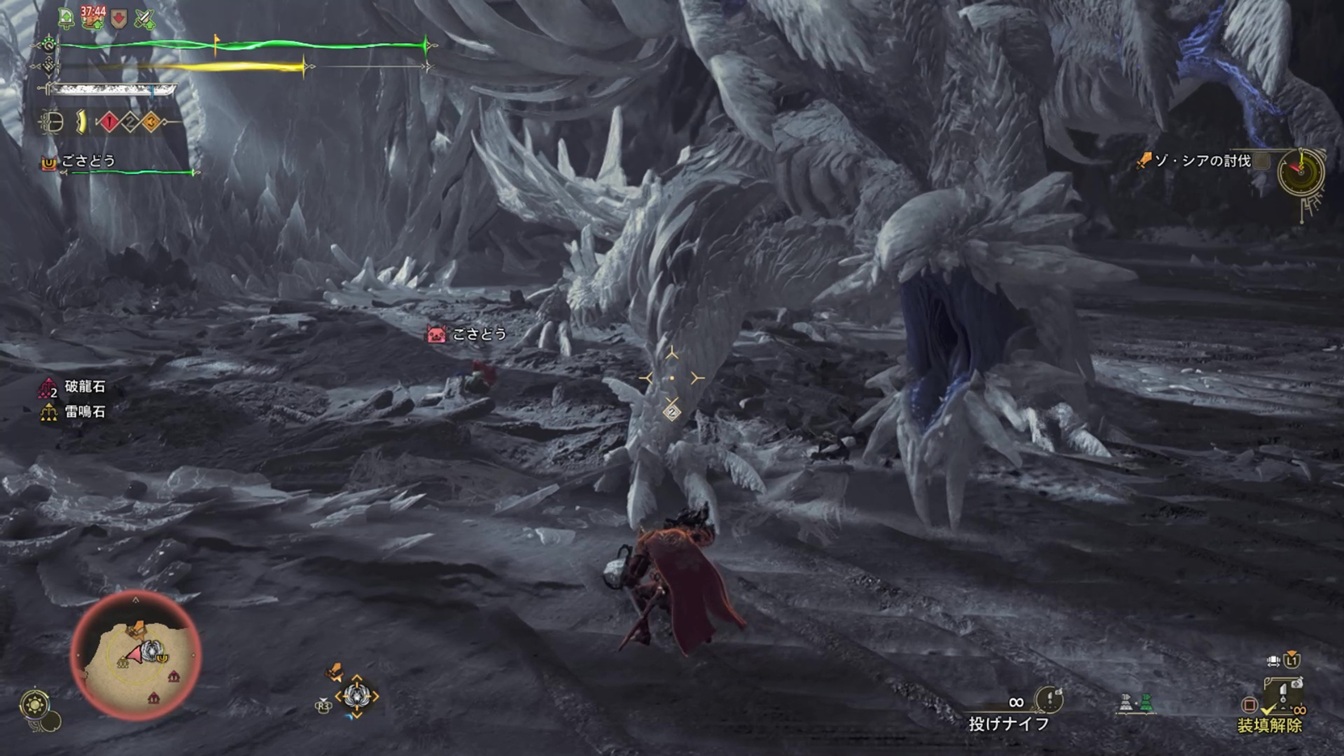
Task: Select the 雷鳴石 slinger ammo entry
Action: pyautogui.click(x=85, y=411)
